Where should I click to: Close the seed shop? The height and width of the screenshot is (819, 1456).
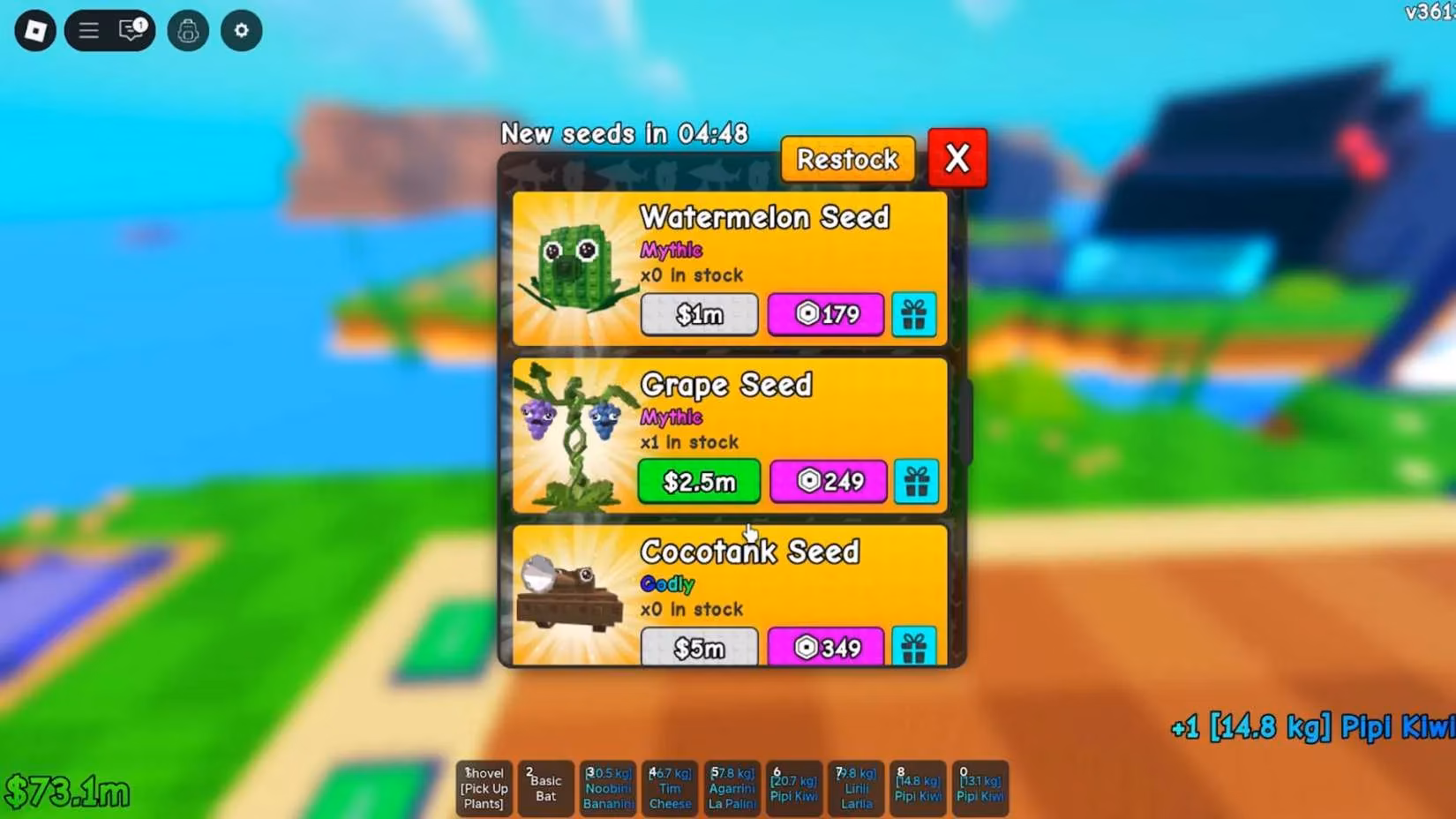coord(957,159)
